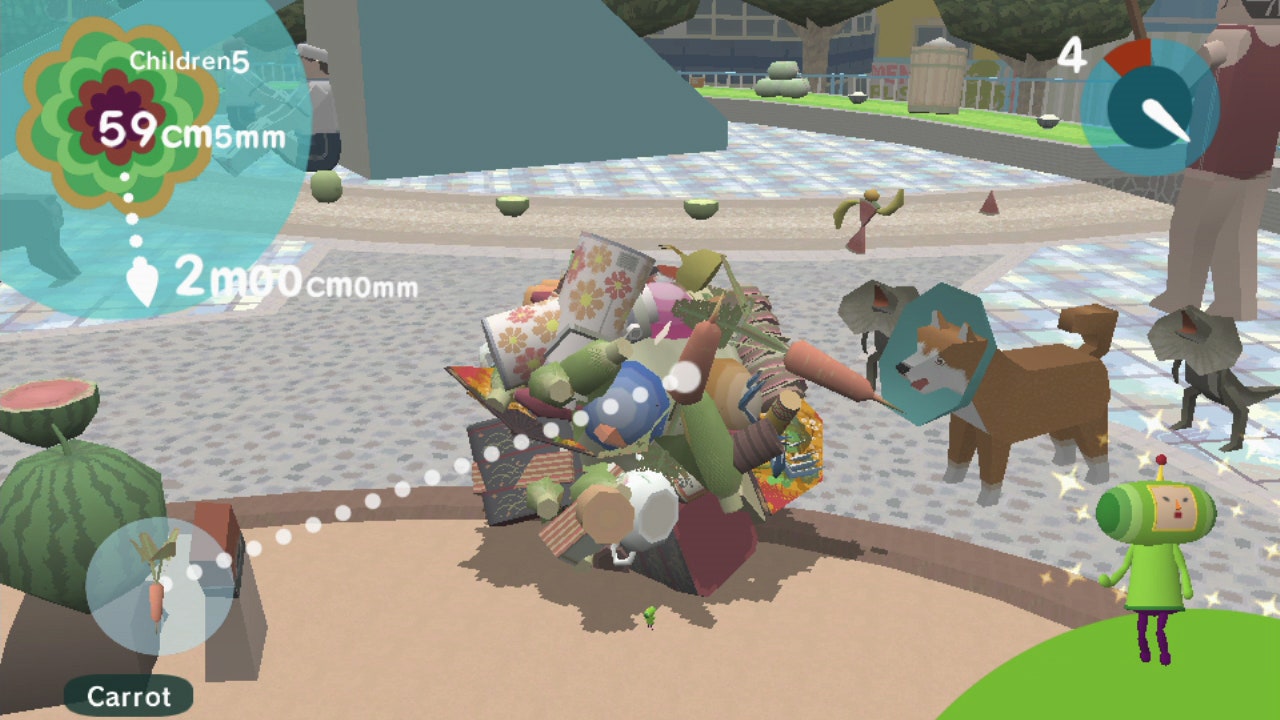Open the 2m00cm0mm goal size readout
1280x720 pixels.
(295, 280)
